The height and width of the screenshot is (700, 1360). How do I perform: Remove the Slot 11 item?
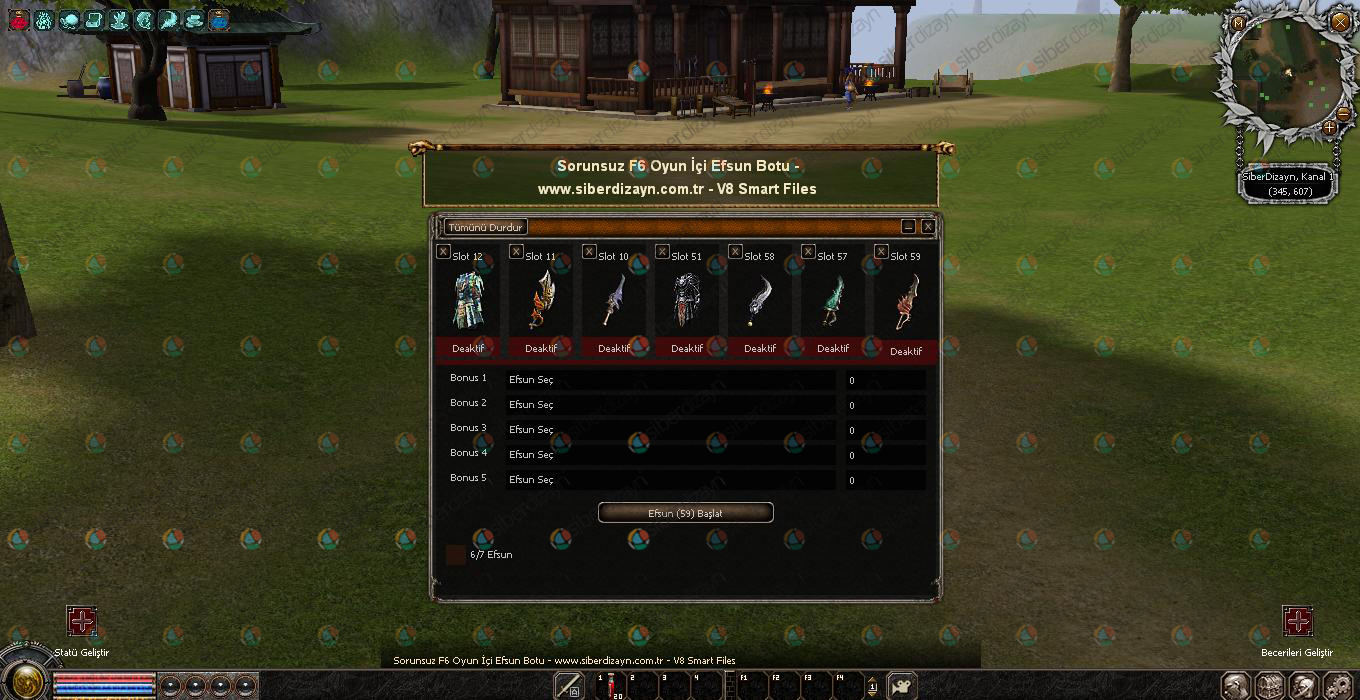[516, 252]
